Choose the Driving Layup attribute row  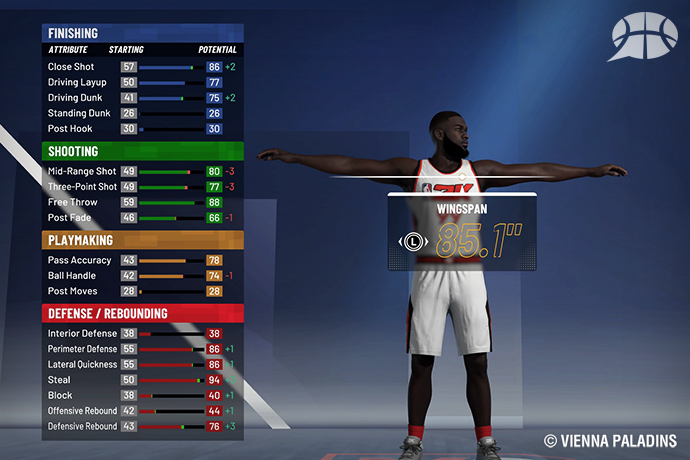(141, 83)
